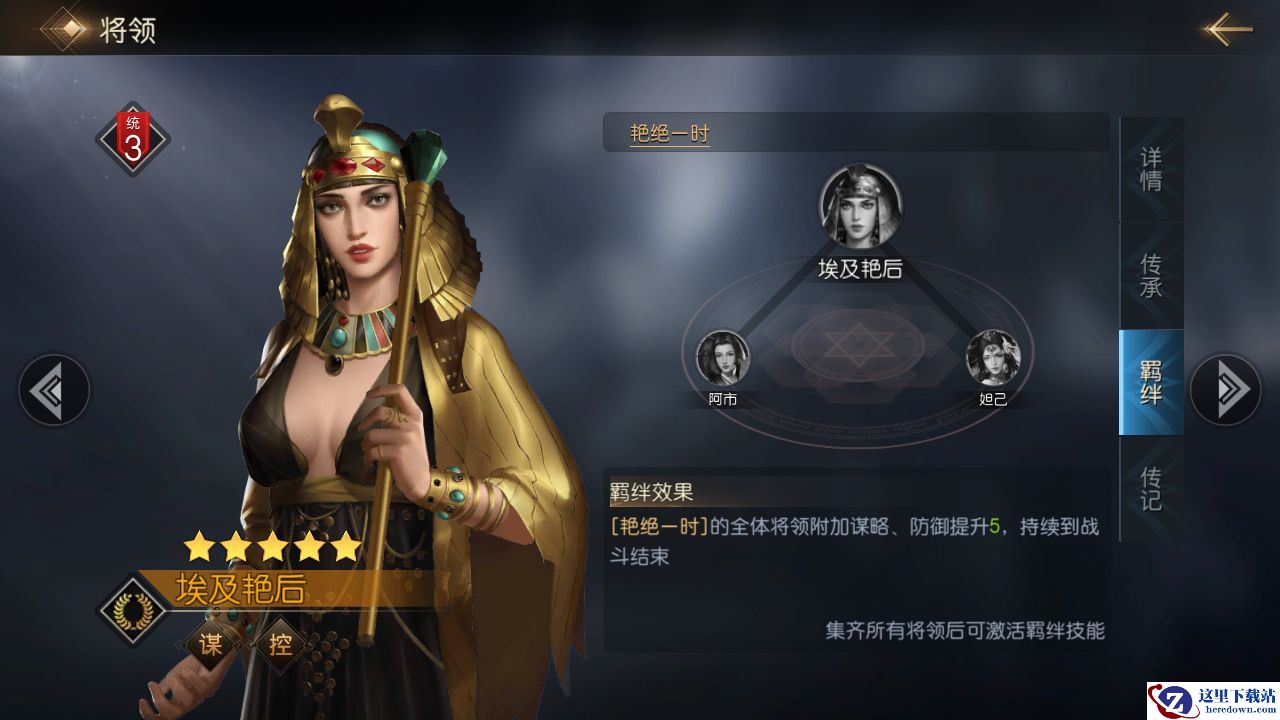Open the 传承 inheritance tab
1280x720 pixels.
click(x=1151, y=276)
